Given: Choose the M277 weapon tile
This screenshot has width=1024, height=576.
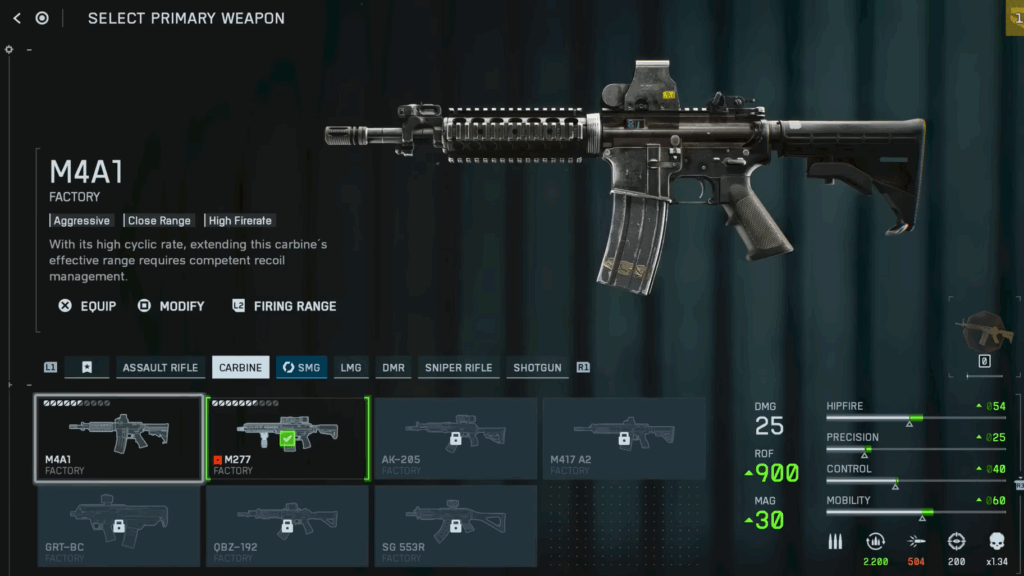Looking at the screenshot, I should point(288,438).
